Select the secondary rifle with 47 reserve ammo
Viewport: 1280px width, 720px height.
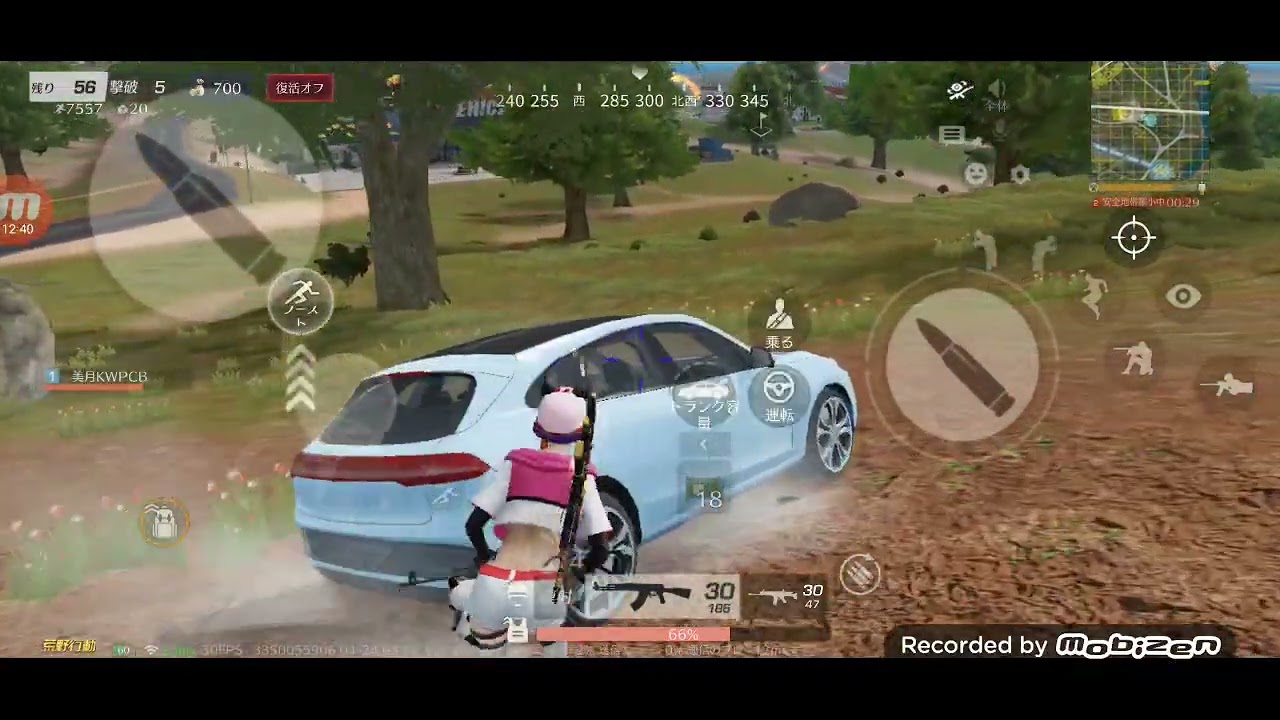(786, 596)
